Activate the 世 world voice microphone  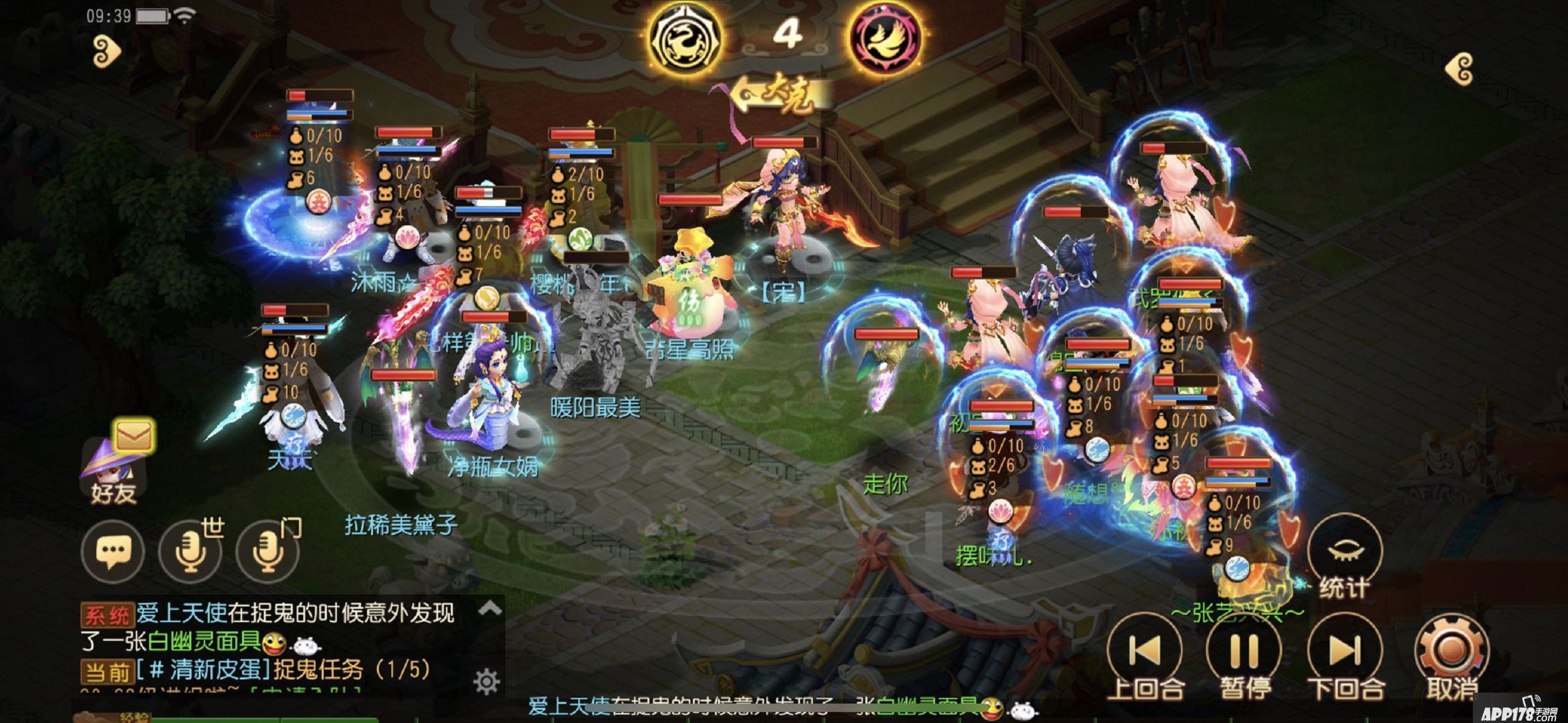[x=190, y=552]
